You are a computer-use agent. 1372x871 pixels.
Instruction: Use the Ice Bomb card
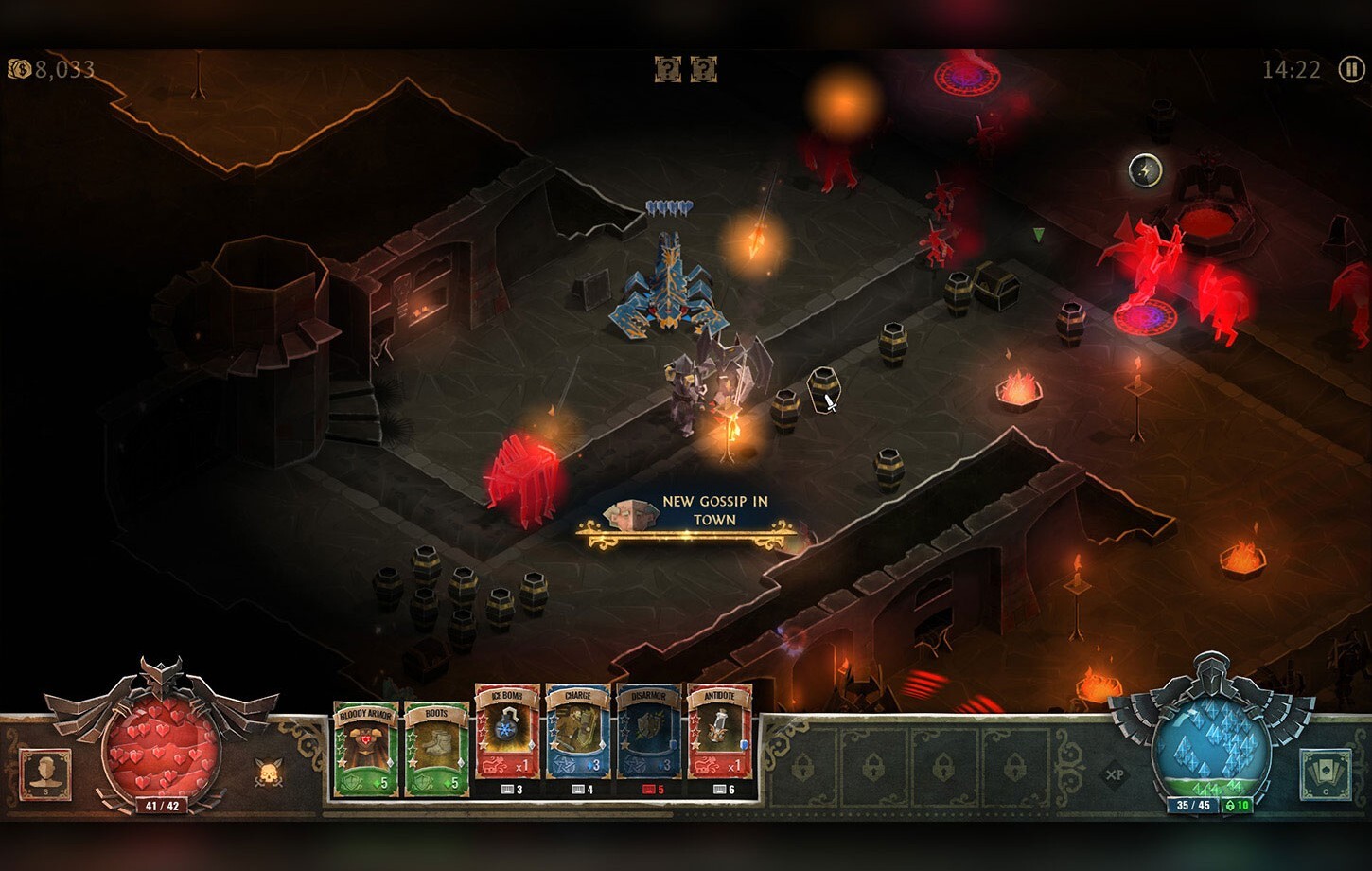coord(507,732)
